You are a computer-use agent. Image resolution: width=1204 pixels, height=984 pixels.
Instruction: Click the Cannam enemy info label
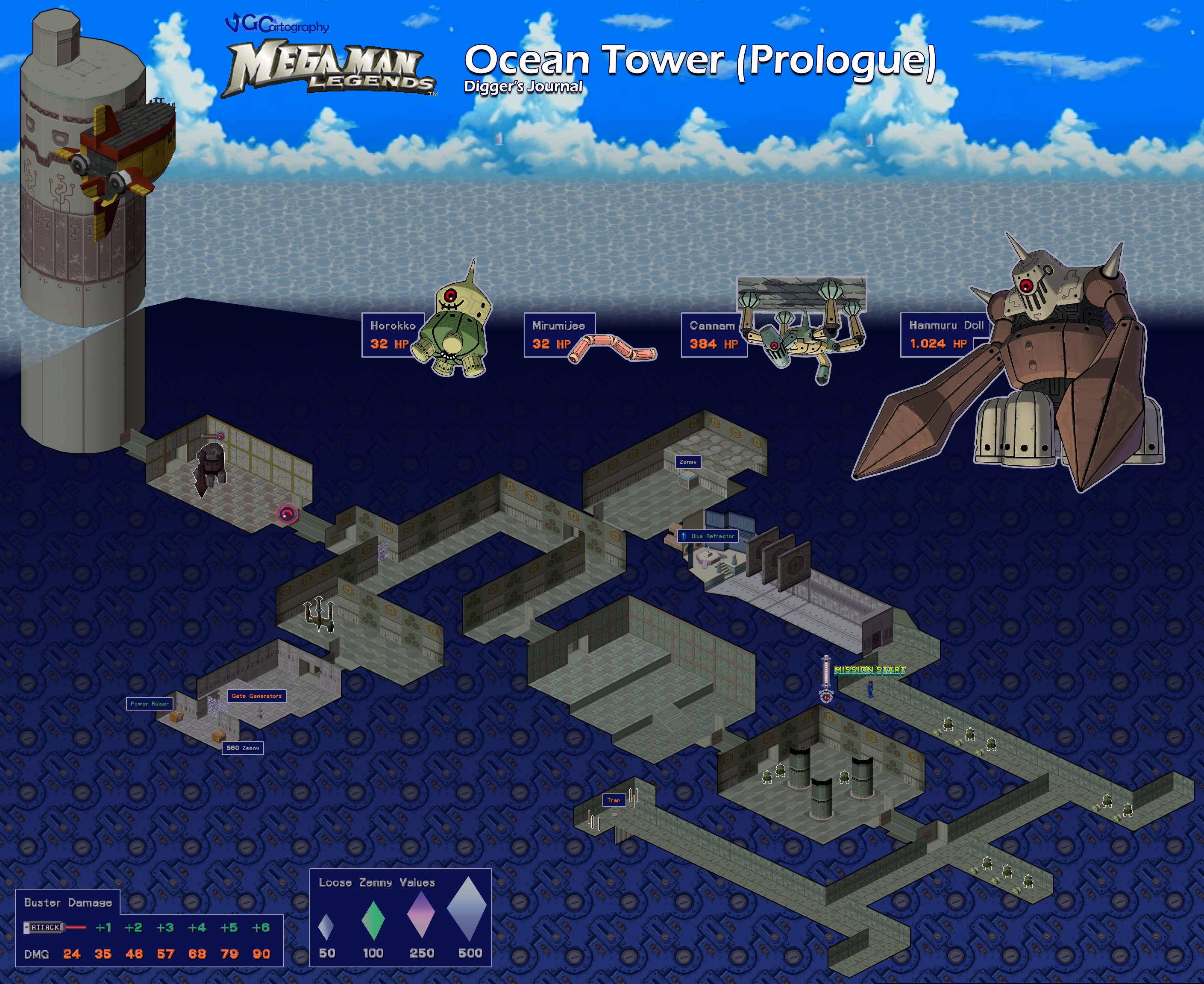click(713, 335)
